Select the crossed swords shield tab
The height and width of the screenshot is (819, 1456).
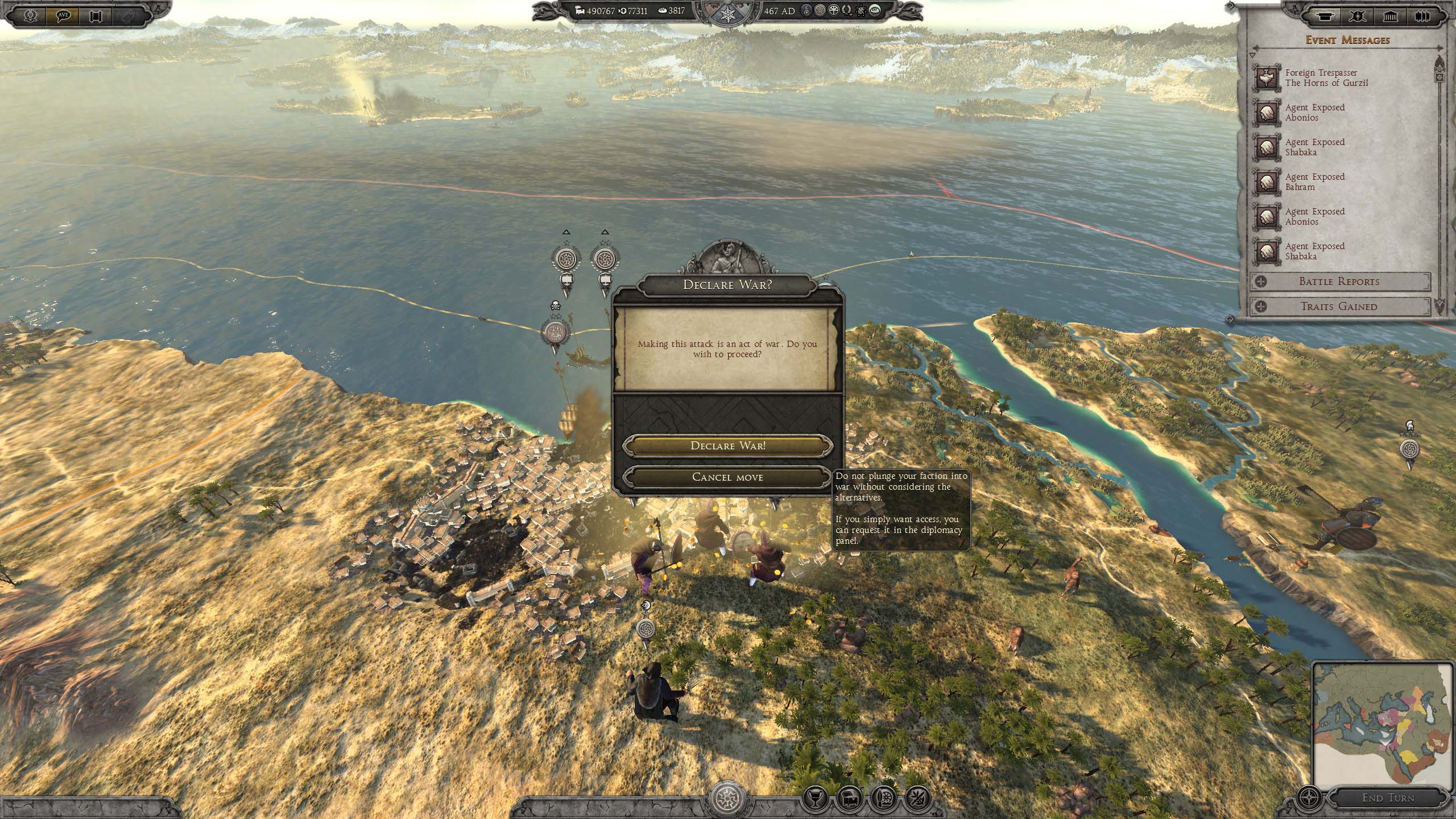coord(1357,16)
